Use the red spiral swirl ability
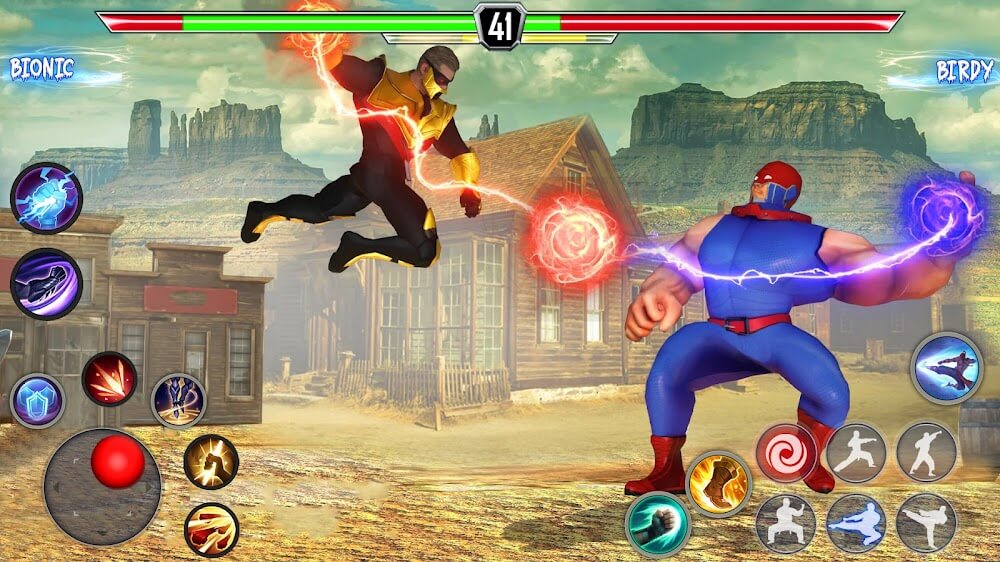This screenshot has height=562, width=1000. [786, 452]
